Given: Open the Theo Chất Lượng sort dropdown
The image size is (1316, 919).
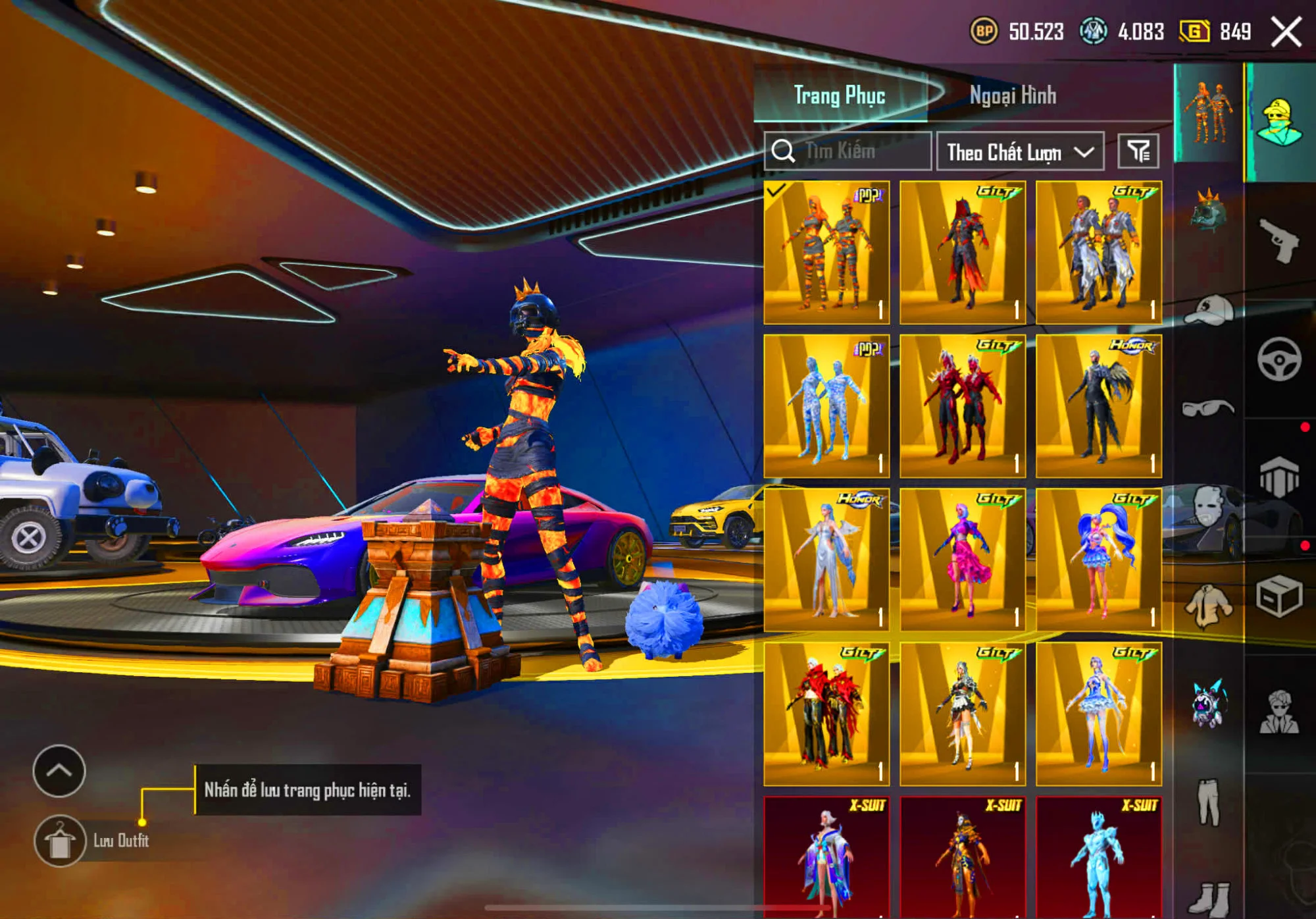Looking at the screenshot, I should pos(1020,152).
